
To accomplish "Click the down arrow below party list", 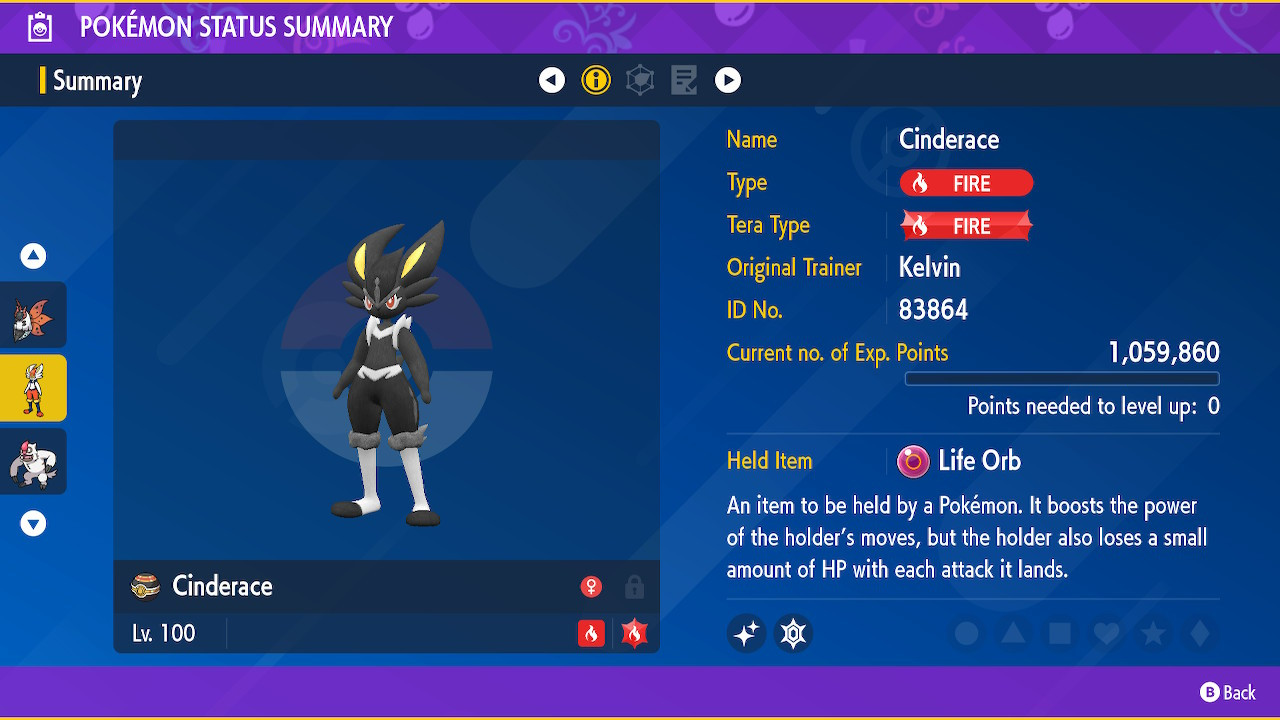I will [x=32, y=522].
